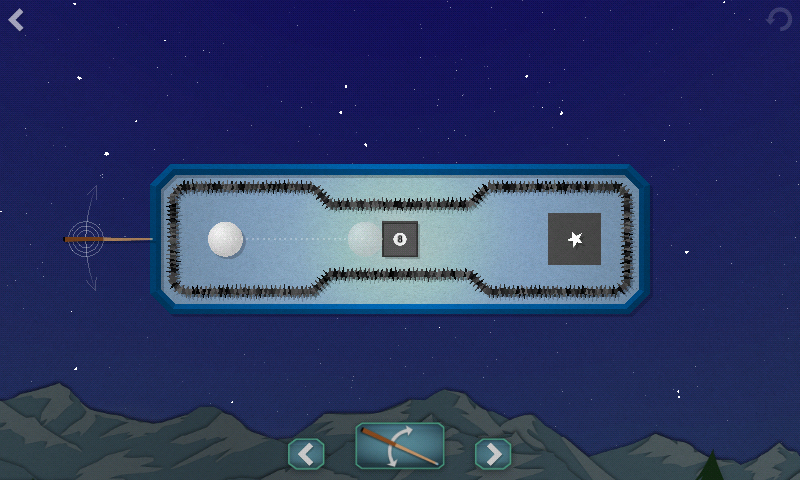This screenshot has width=800, height=480.
Task: Select the previous tool with left arrow
Action: pyautogui.click(x=306, y=454)
